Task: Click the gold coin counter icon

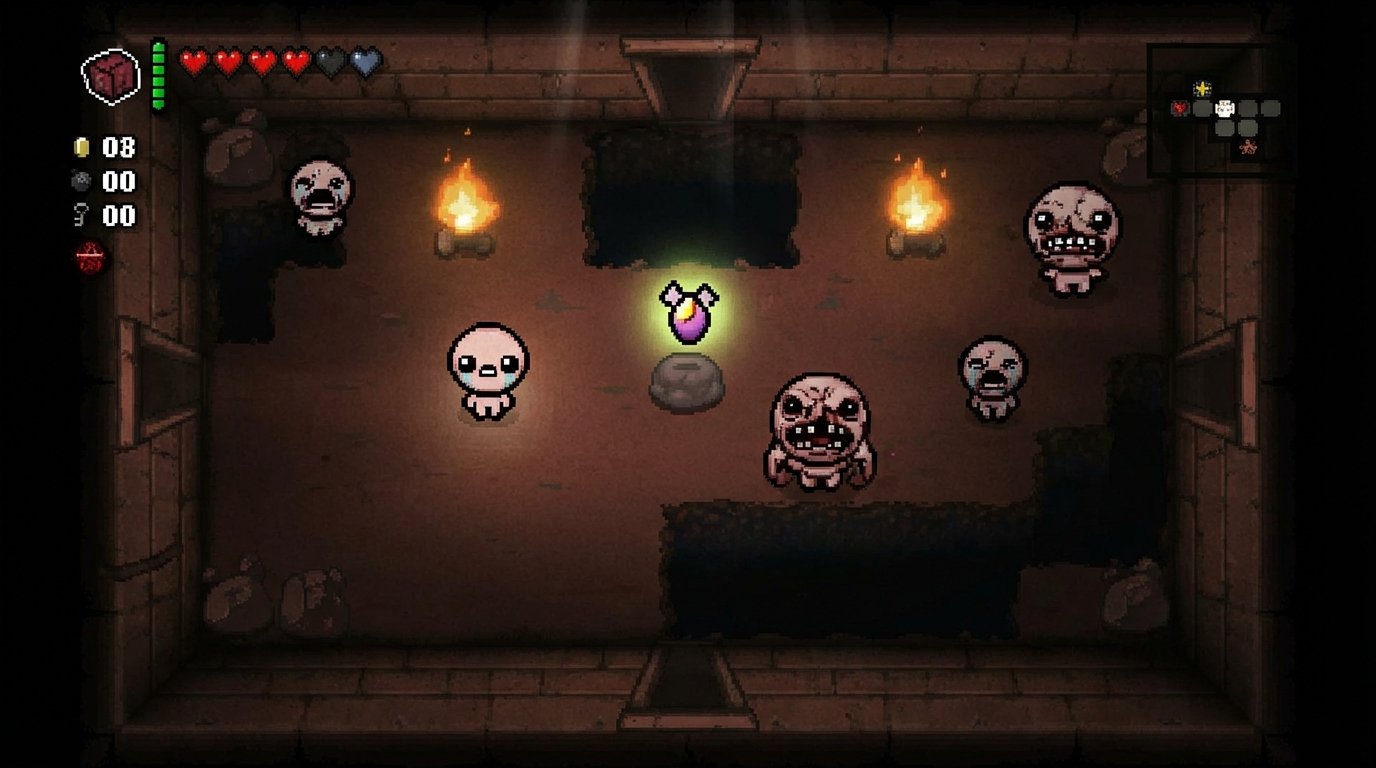Action: point(80,148)
